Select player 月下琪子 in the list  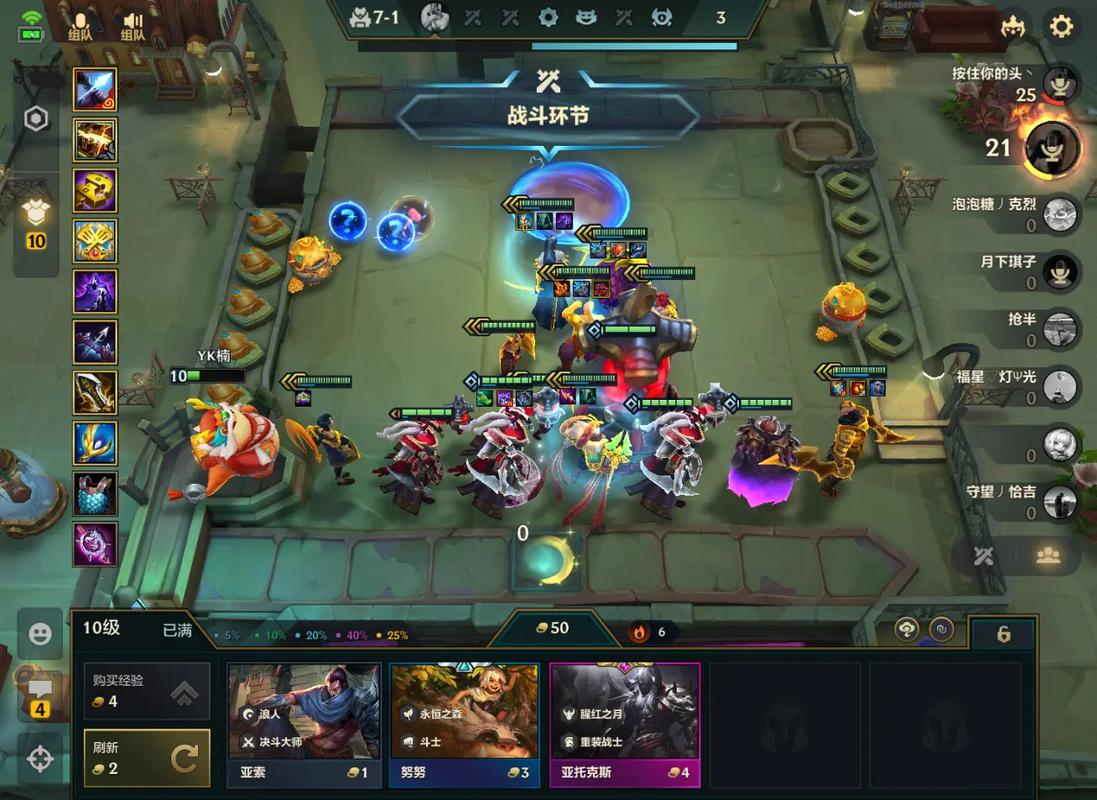click(1059, 270)
